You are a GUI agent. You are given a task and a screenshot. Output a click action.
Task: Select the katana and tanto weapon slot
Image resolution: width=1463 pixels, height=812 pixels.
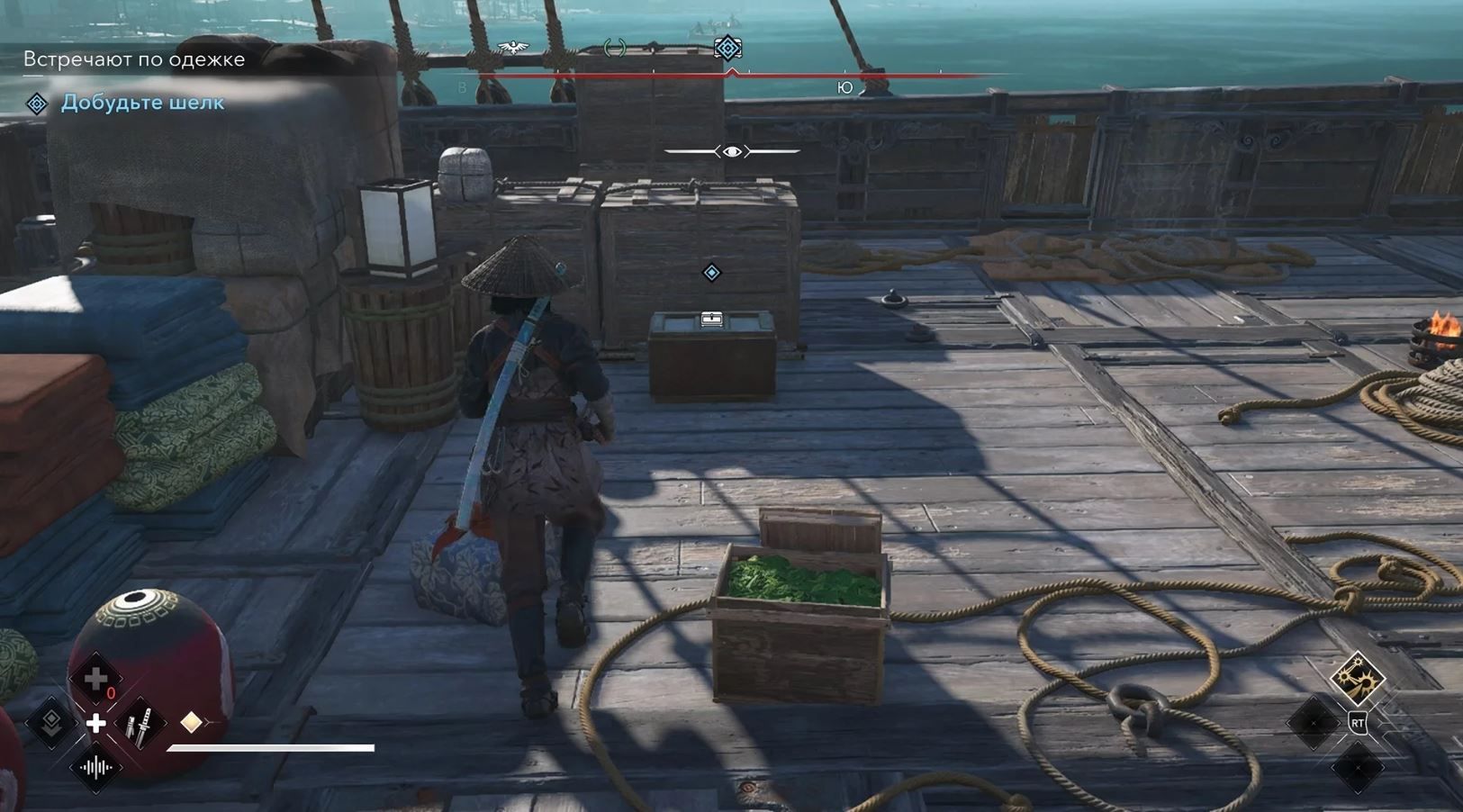(x=140, y=723)
